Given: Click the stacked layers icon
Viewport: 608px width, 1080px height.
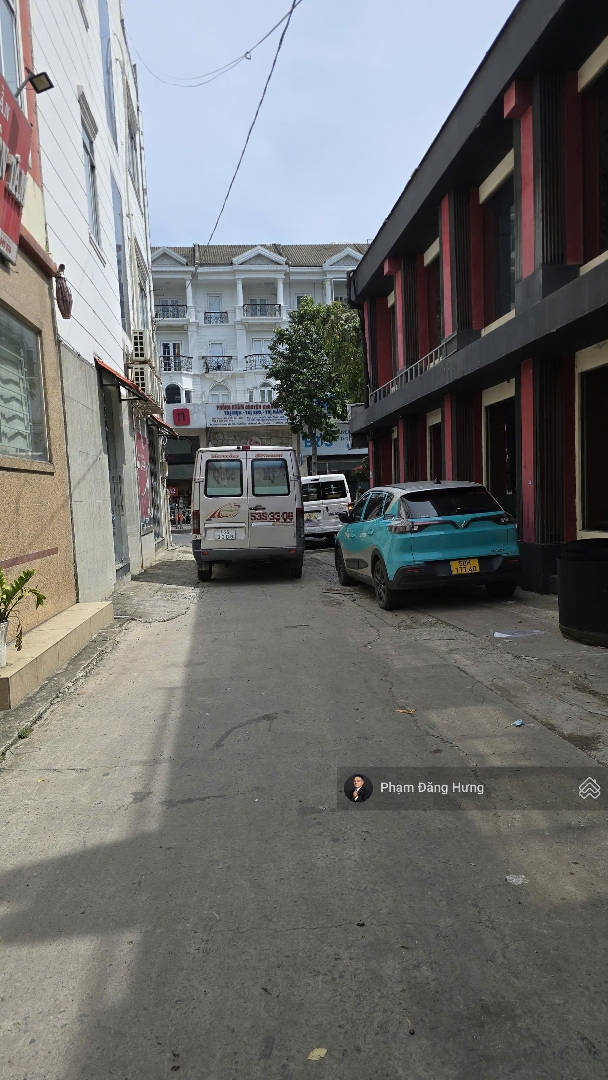Looking at the screenshot, I should coord(589,788).
